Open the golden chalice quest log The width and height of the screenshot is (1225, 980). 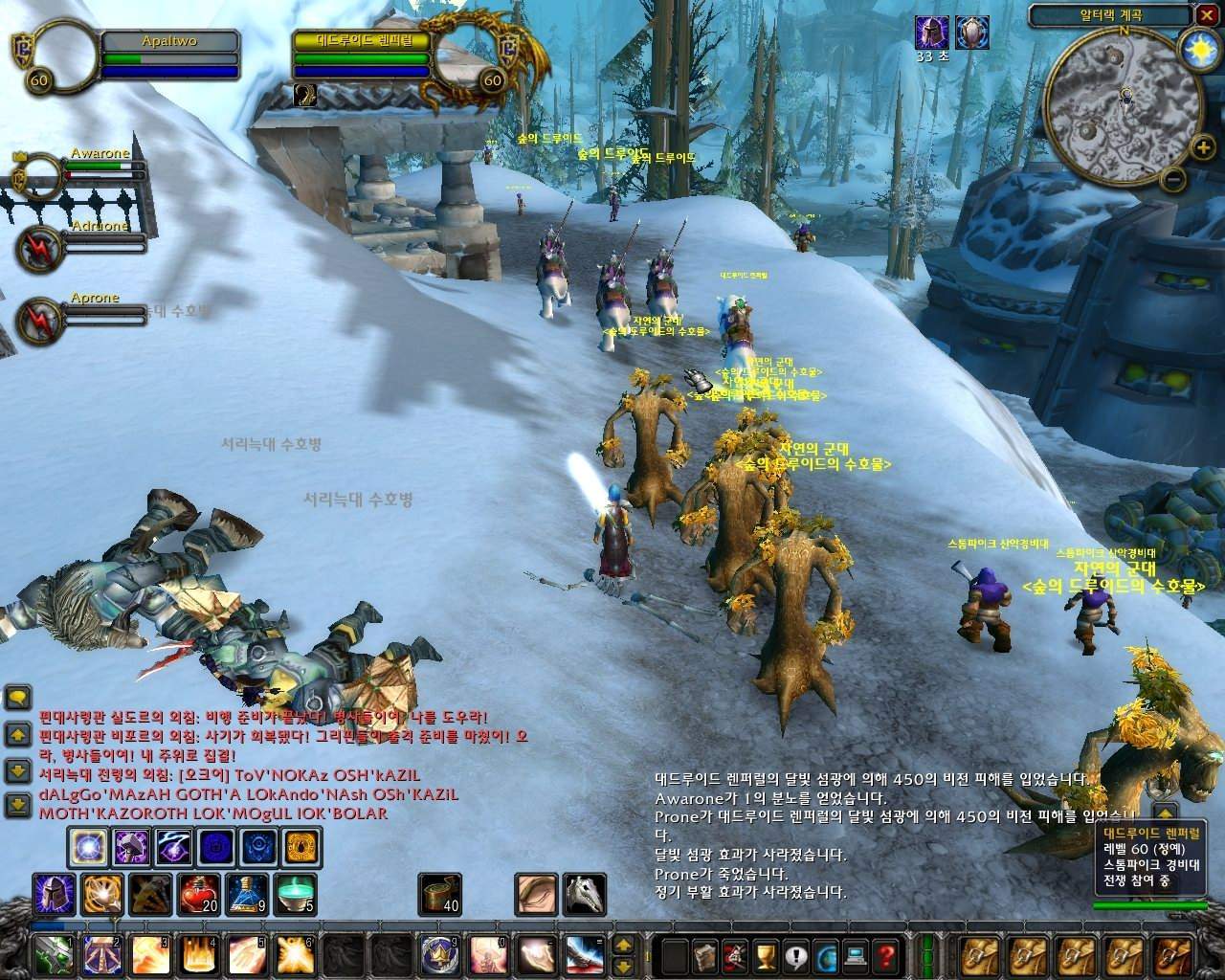click(x=765, y=954)
